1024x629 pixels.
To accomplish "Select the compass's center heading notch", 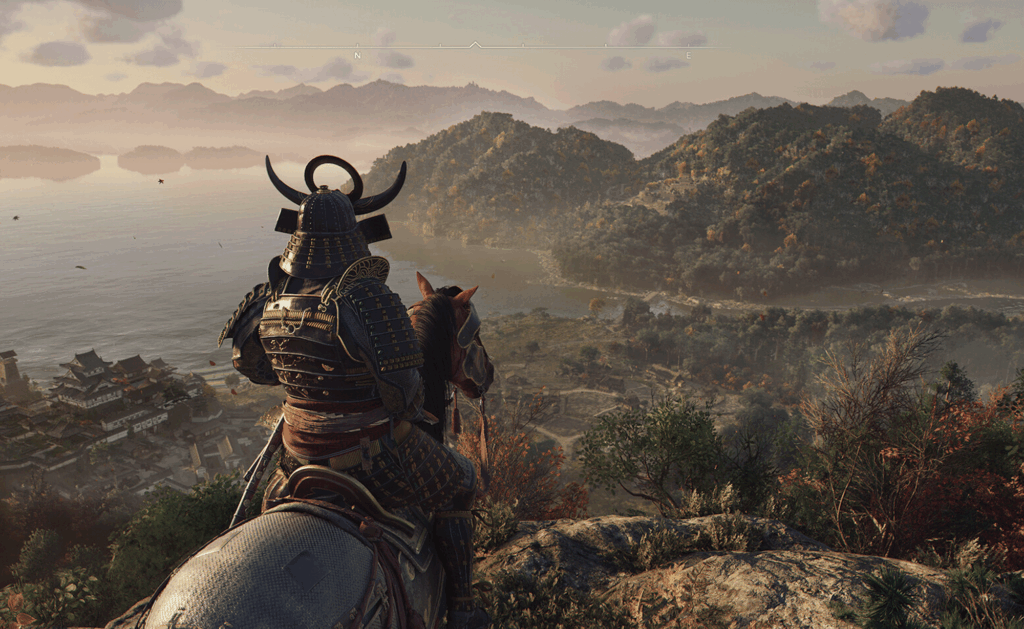I will coord(476,45).
